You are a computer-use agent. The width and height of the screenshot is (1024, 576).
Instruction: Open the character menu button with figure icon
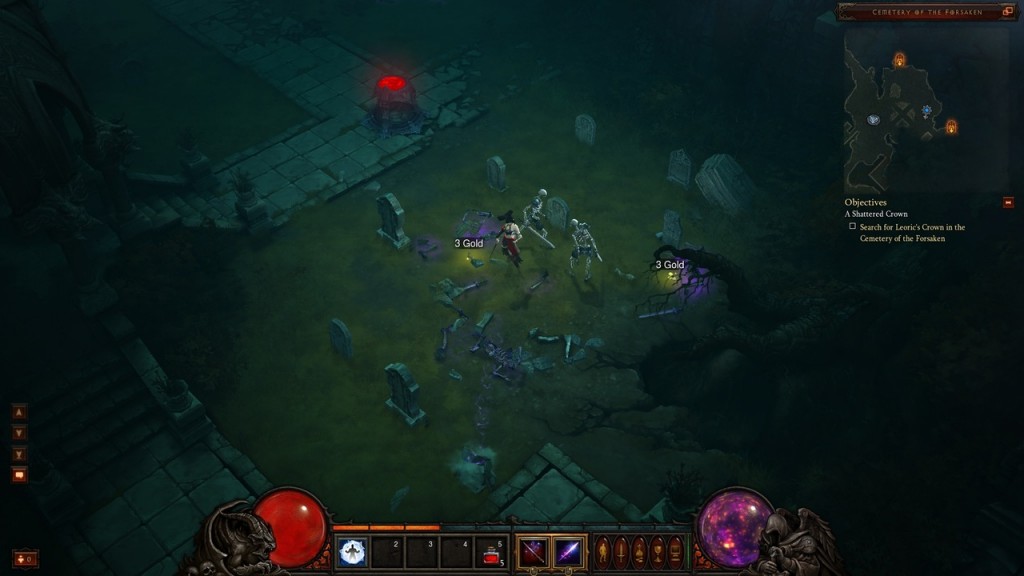(602, 552)
